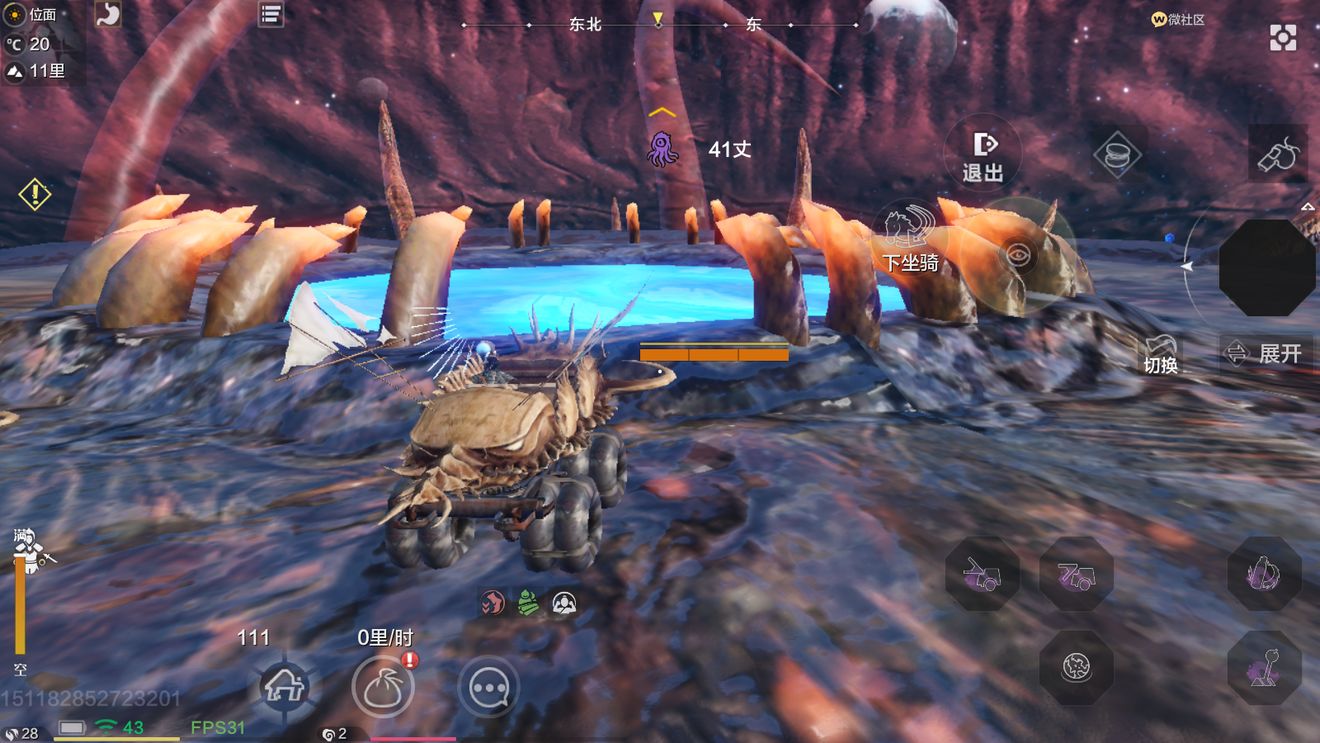This screenshot has height=743, width=1320.
Task: Check the stomach hunger status icon
Action: (x=107, y=14)
